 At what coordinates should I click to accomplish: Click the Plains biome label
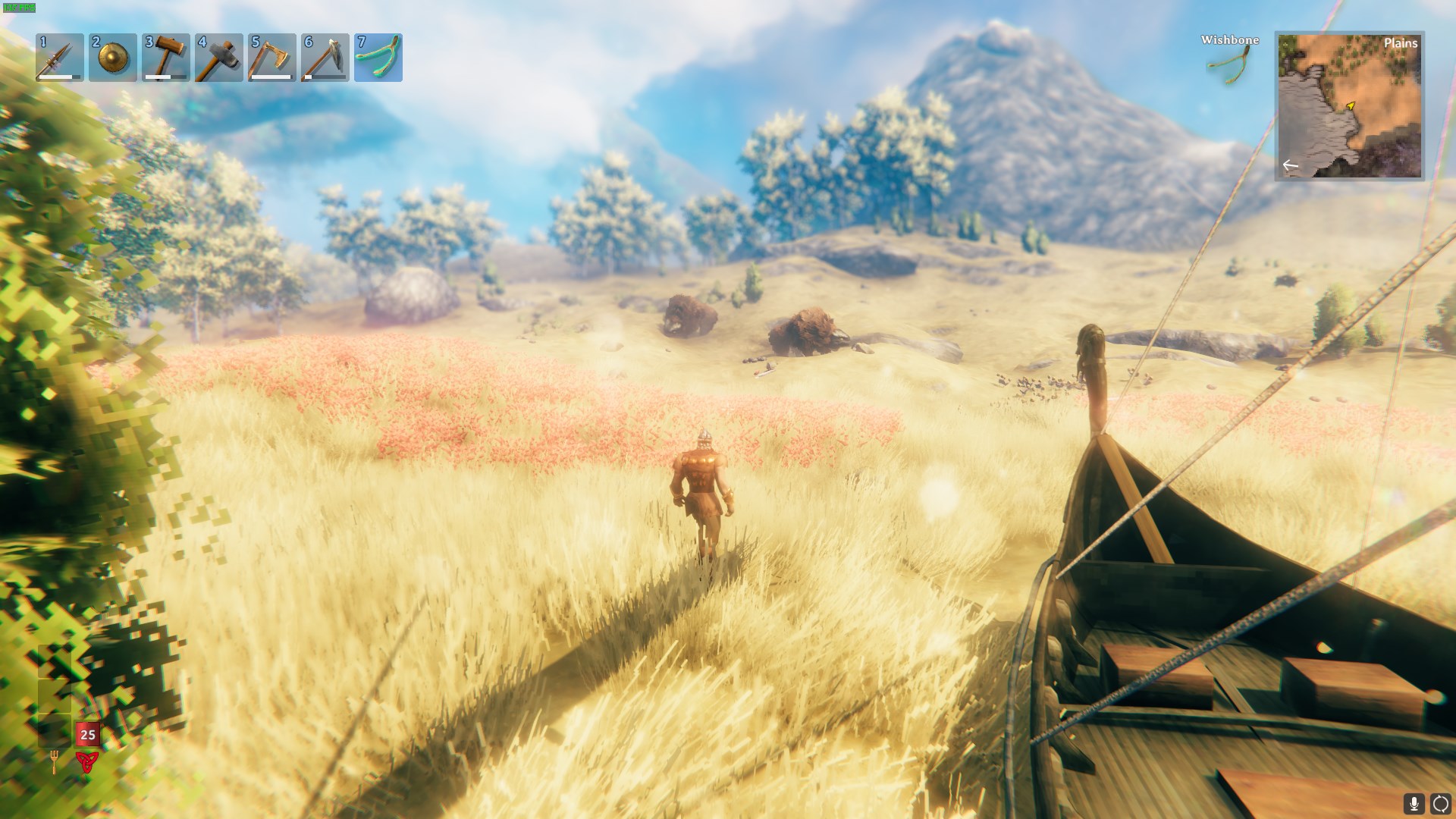(1401, 44)
